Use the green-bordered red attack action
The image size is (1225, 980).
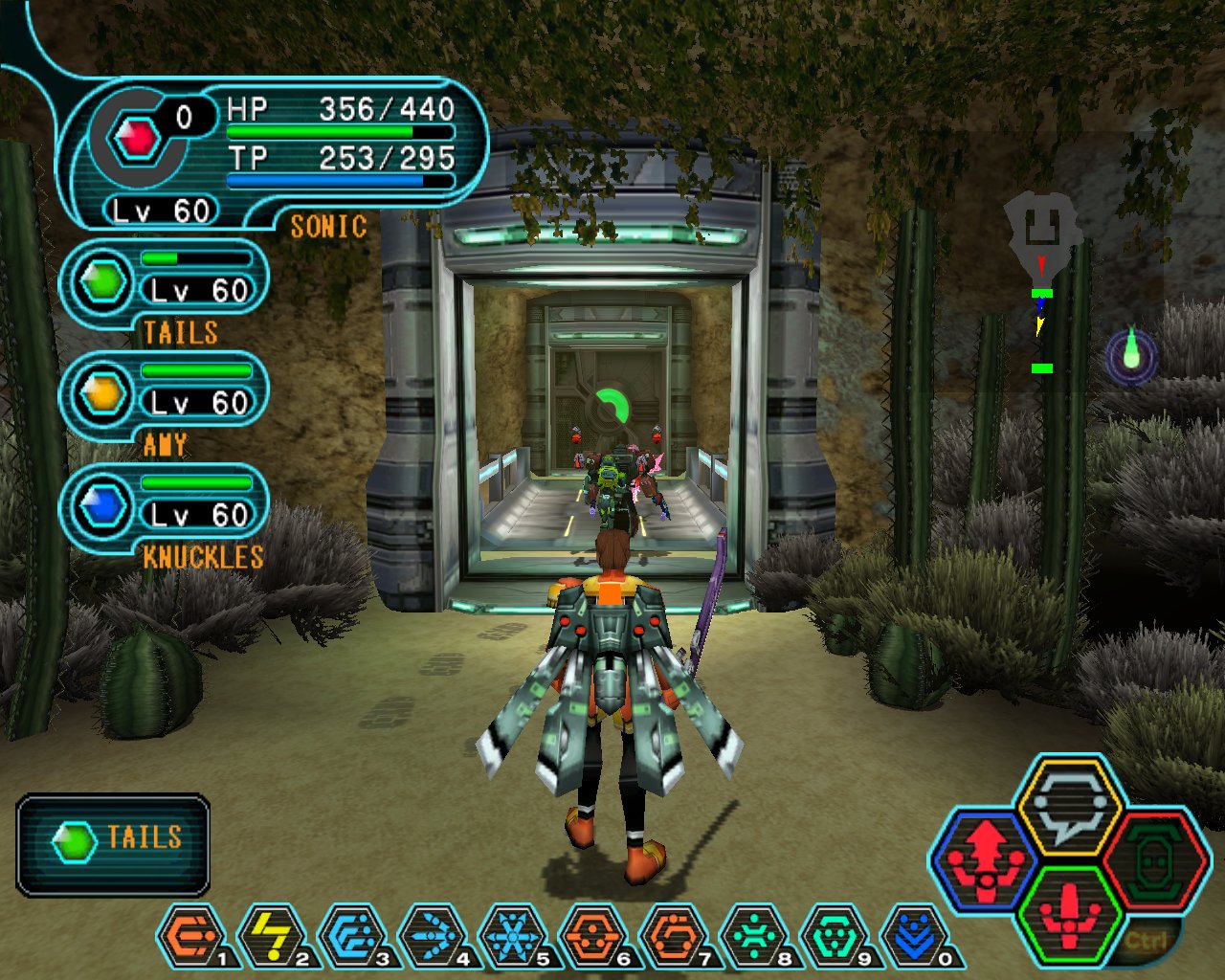[1069, 914]
